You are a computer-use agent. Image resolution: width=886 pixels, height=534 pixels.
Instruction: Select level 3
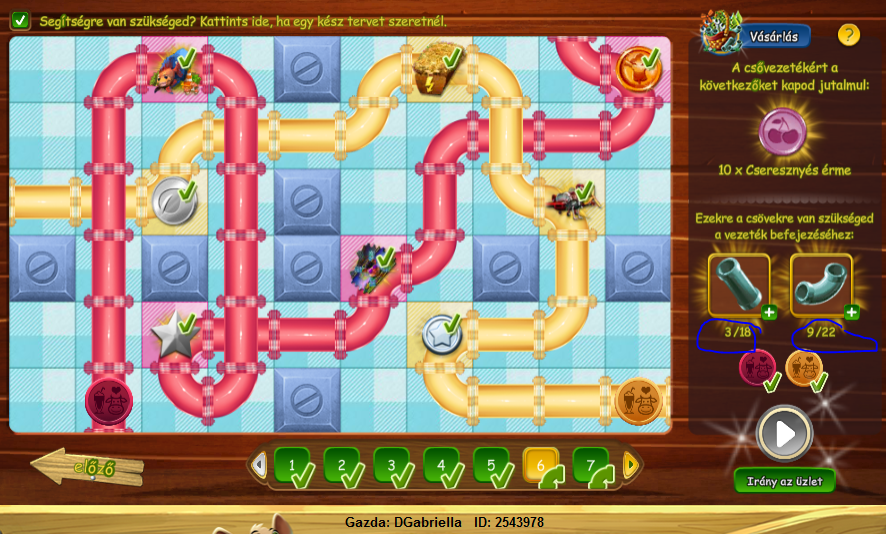tap(393, 465)
